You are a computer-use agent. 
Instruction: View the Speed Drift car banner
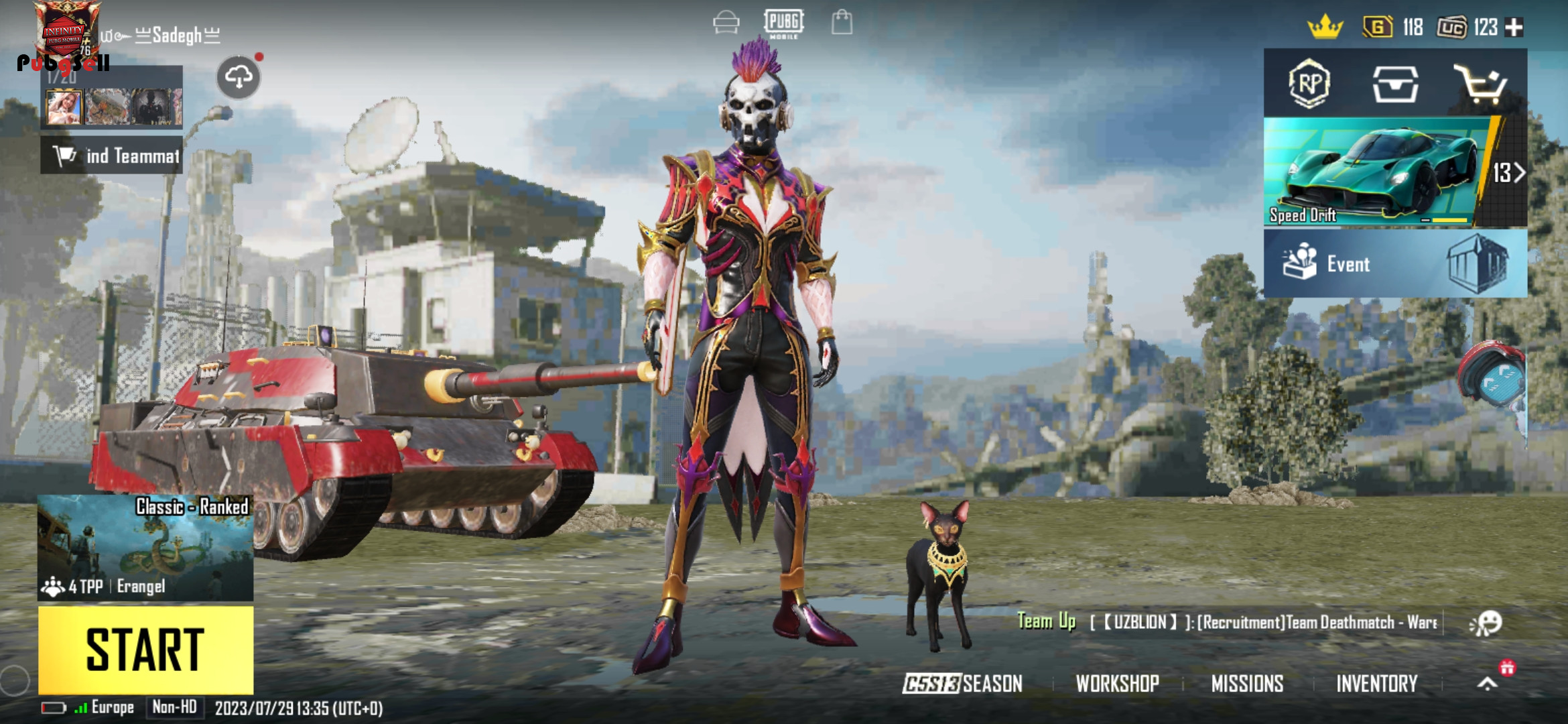tap(1380, 173)
